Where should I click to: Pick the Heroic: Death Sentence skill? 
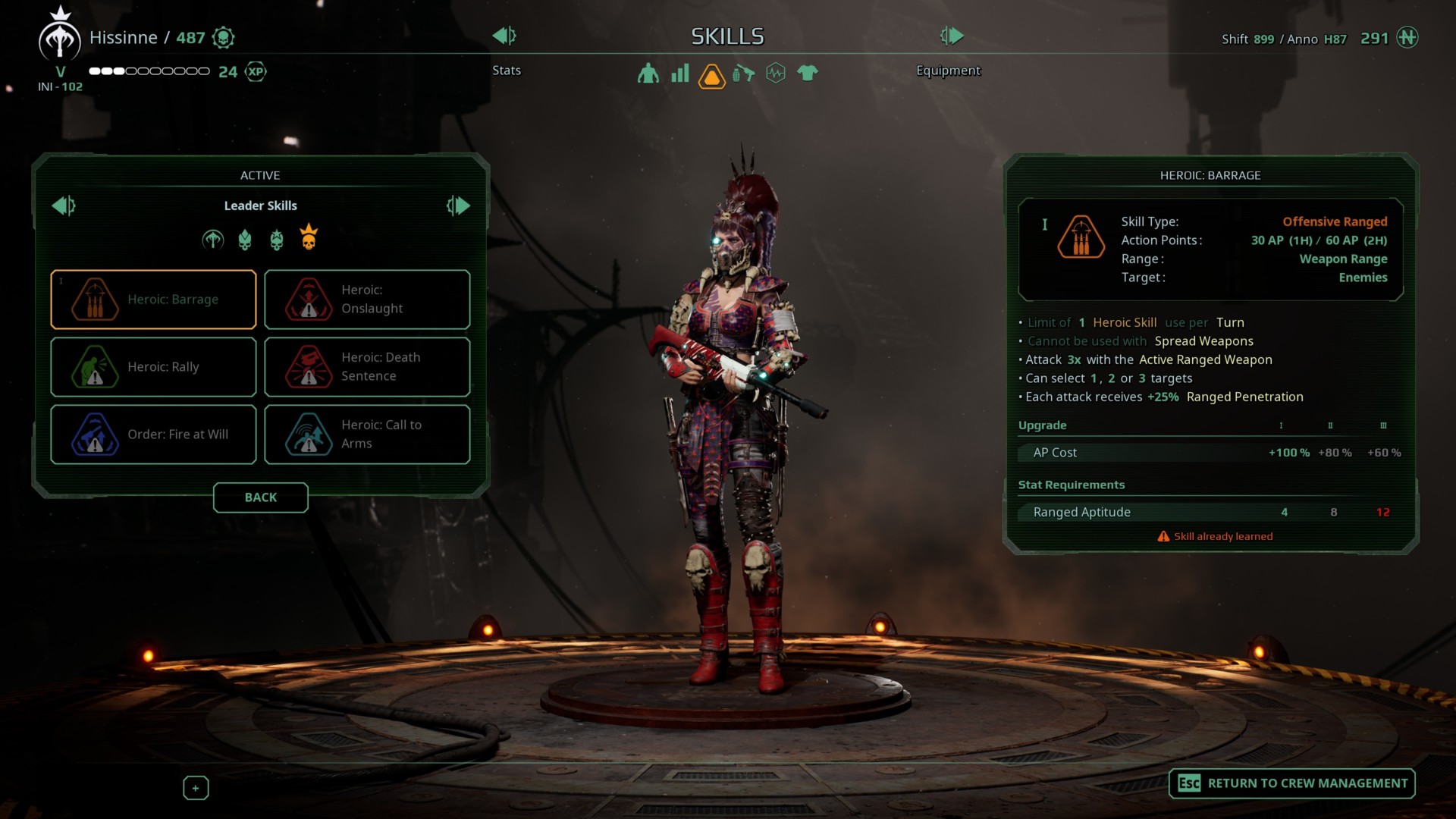pyautogui.click(x=367, y=367)
